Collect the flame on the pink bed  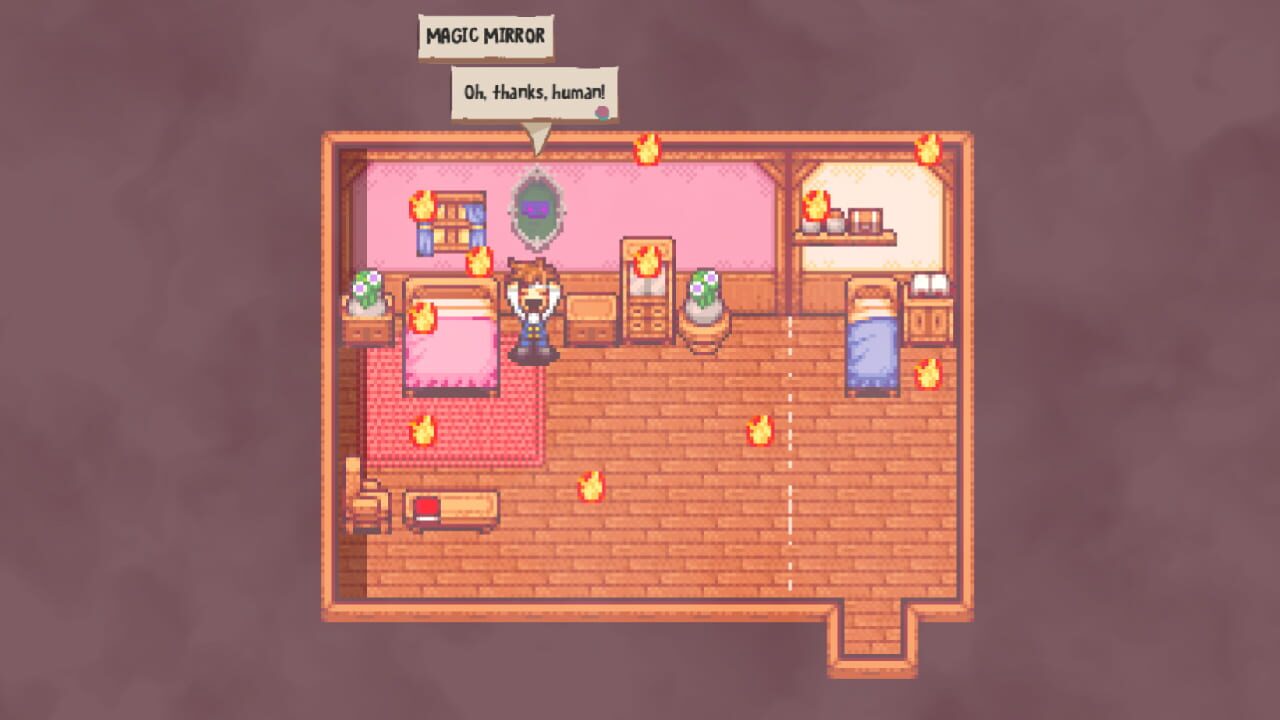tap(424, 320)
